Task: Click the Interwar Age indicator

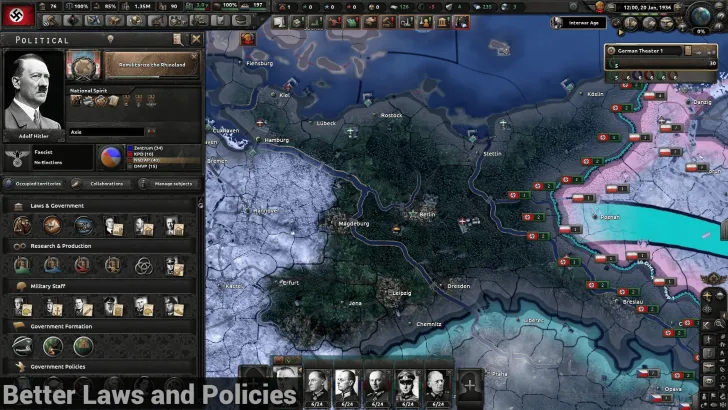Action: pyautogui.click(x=586, y=21)
